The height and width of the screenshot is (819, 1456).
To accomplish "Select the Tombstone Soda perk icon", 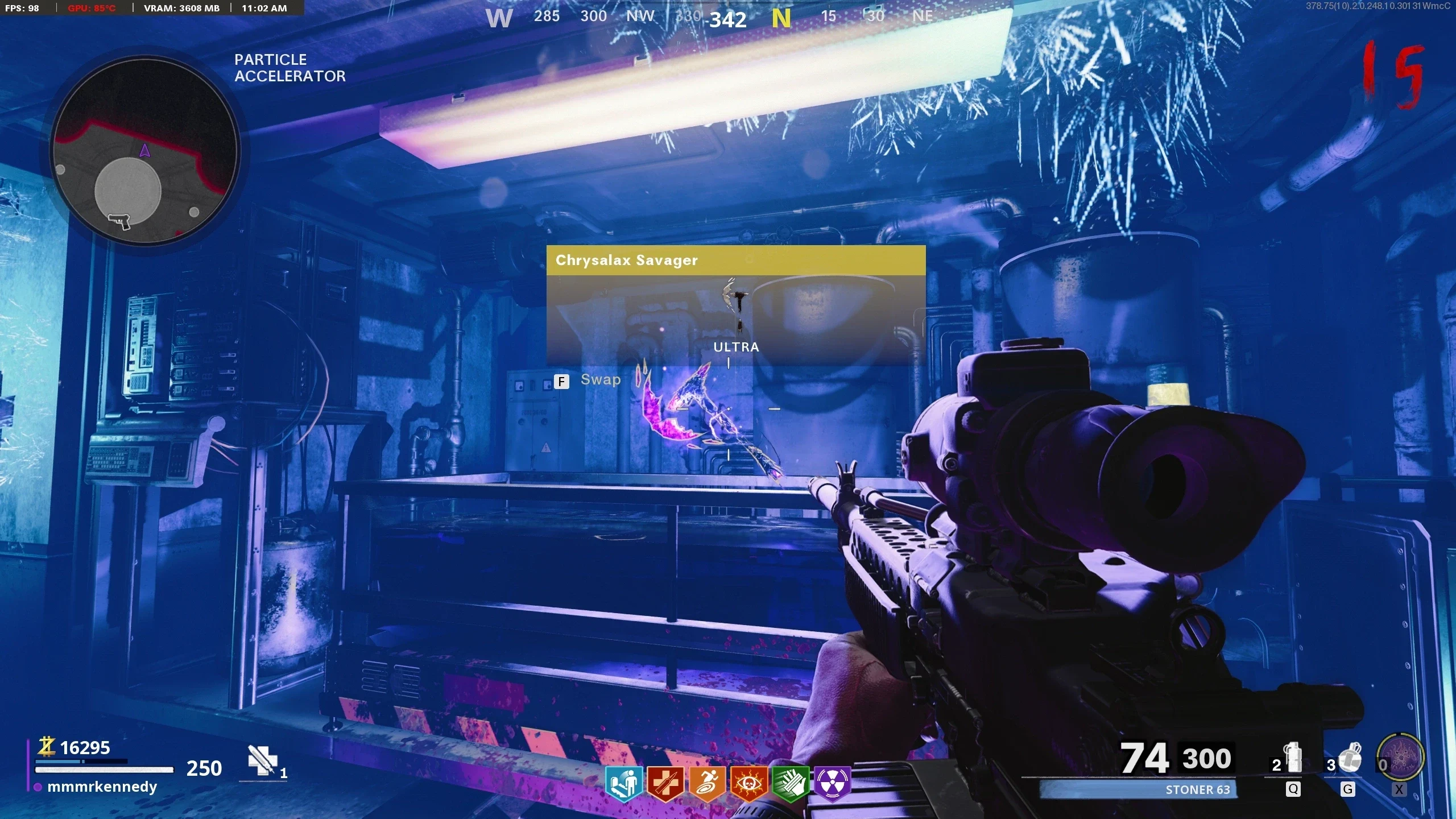I will point(623,784).
